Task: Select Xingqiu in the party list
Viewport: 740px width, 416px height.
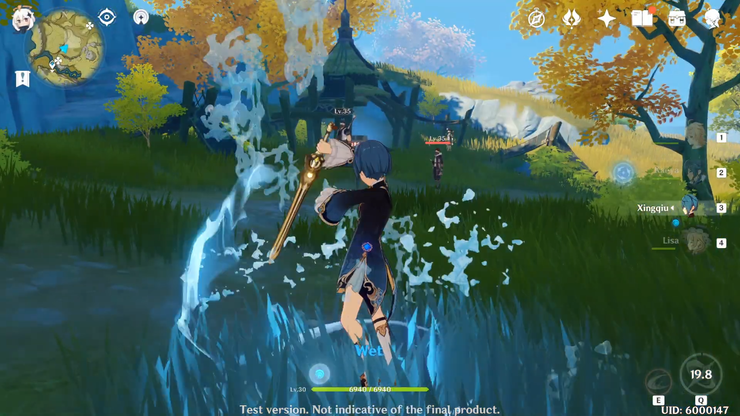Action: coord(690,207)
